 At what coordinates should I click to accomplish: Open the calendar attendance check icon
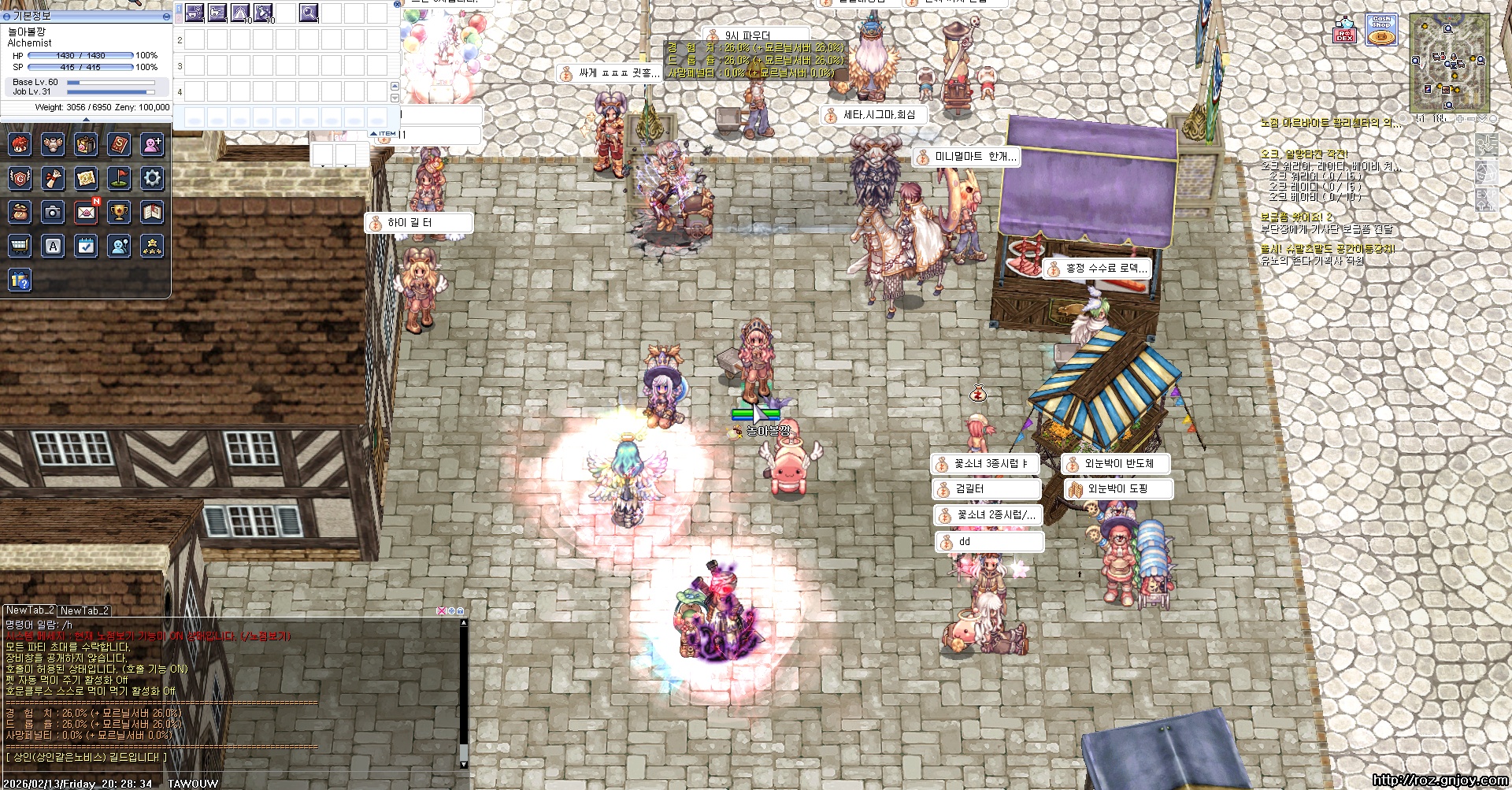click(86, 246)
